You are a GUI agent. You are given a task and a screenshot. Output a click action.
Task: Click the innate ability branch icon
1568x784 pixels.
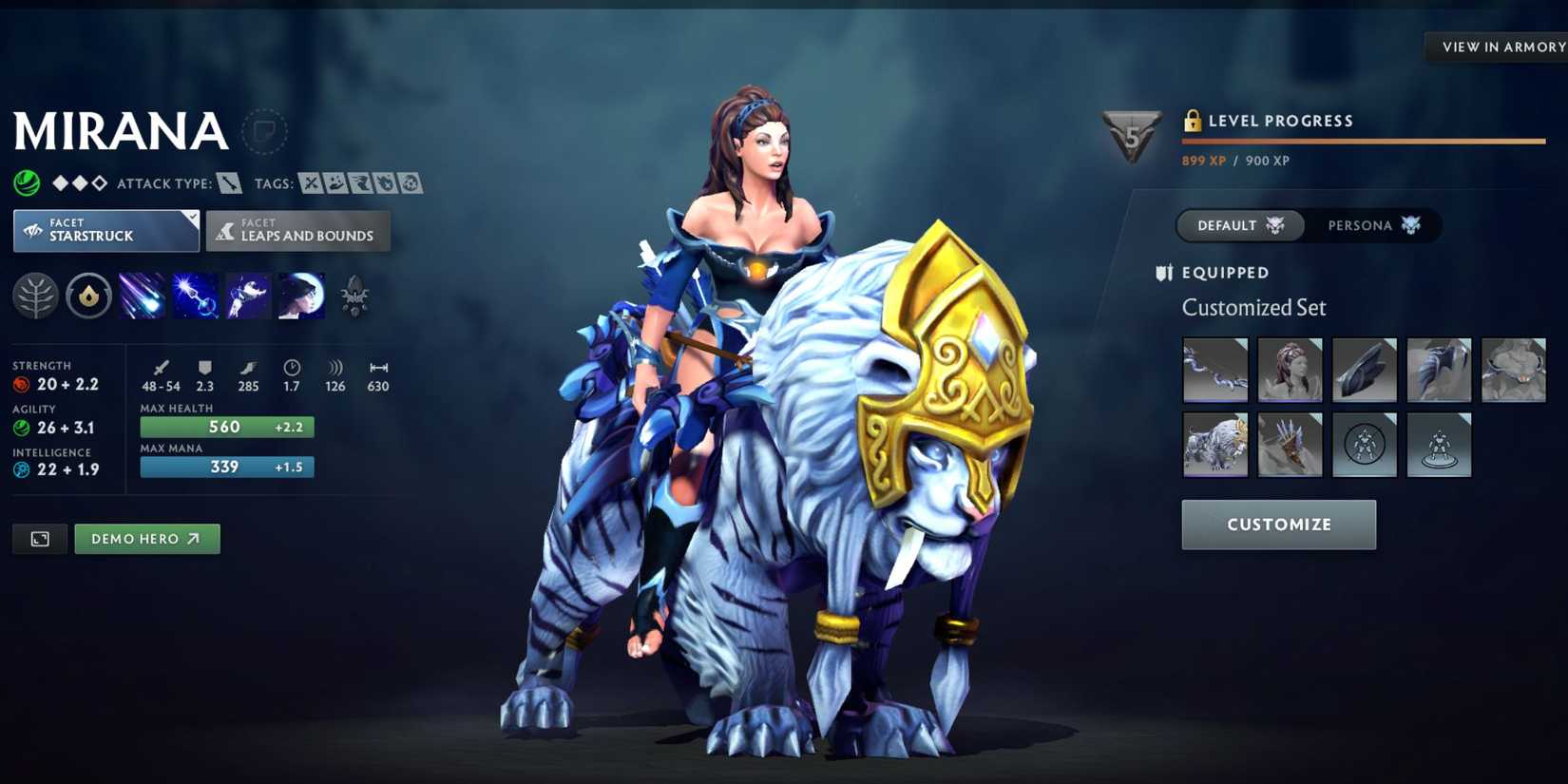(x=35, y=296)
